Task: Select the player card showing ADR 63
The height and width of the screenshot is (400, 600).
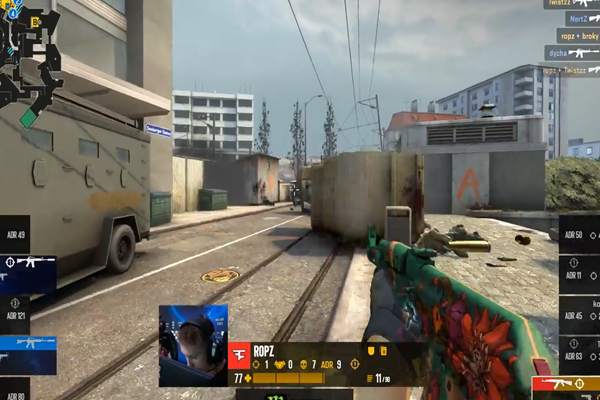Action: click(x=579, y=354)
